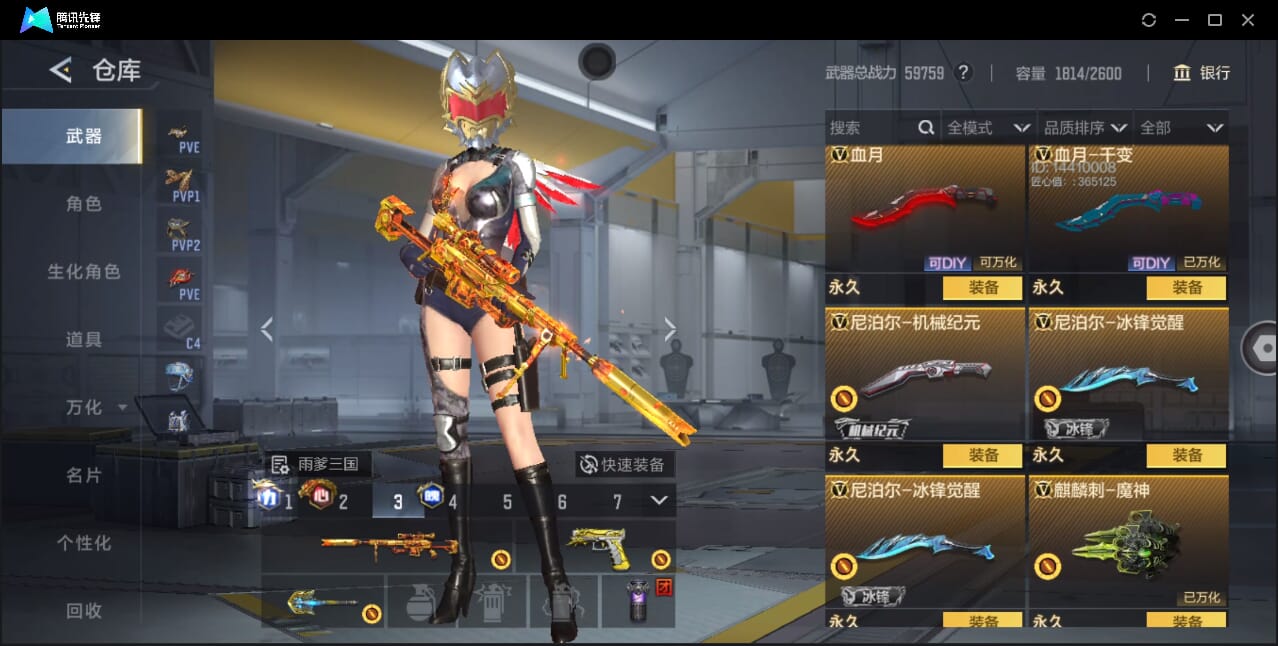Show the next character view with right arrow
1278x646 pixels.
[x=670, y=329]
